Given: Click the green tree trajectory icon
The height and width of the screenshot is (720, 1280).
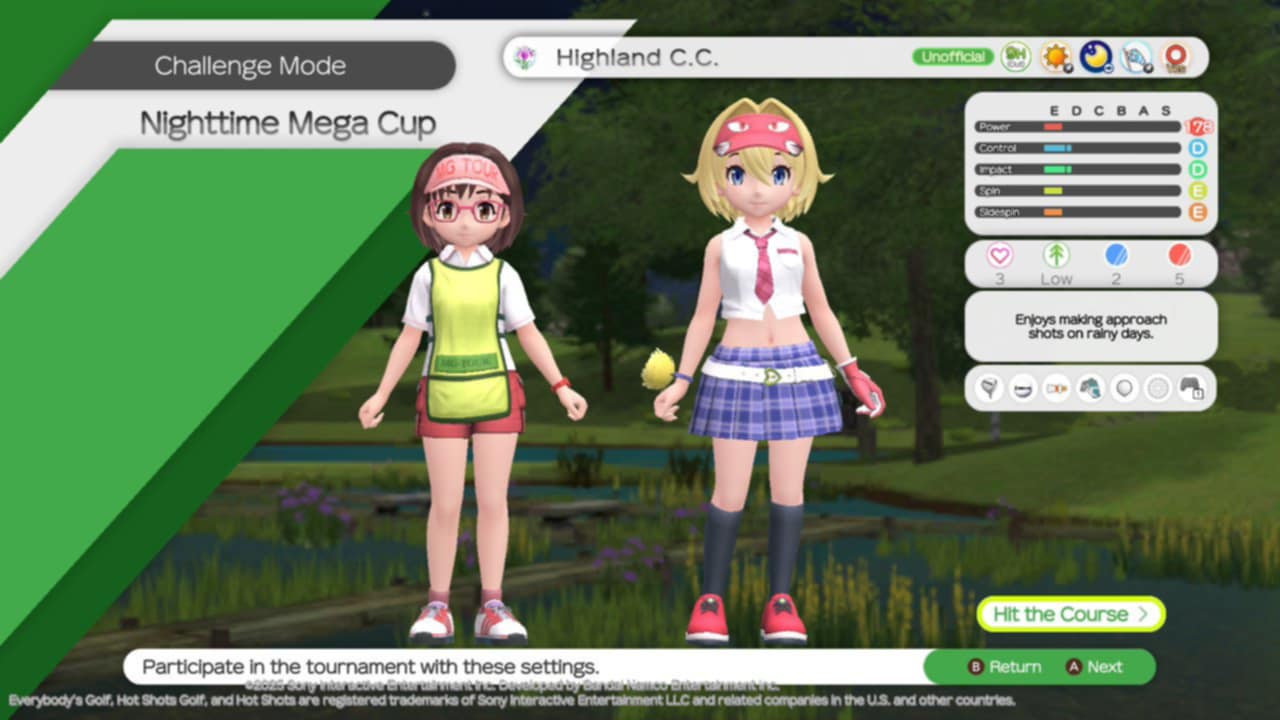Looking at the screenshot, I should [x=1056, y=256].
